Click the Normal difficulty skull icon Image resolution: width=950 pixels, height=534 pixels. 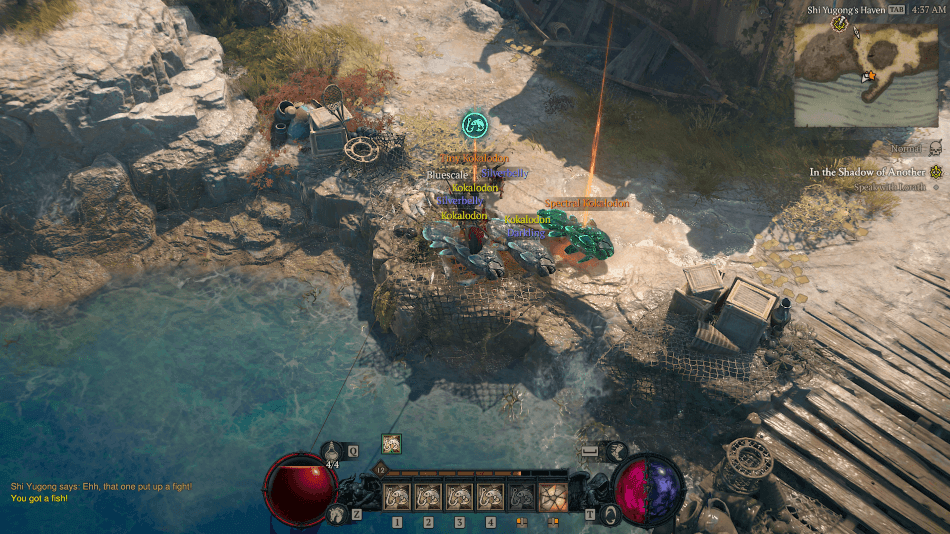click(935, 148)
